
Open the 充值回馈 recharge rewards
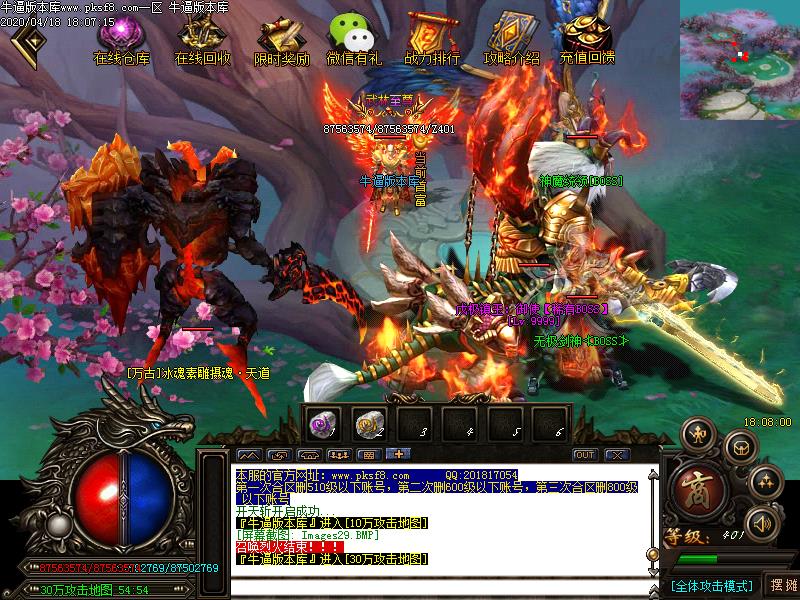point(587,40)
